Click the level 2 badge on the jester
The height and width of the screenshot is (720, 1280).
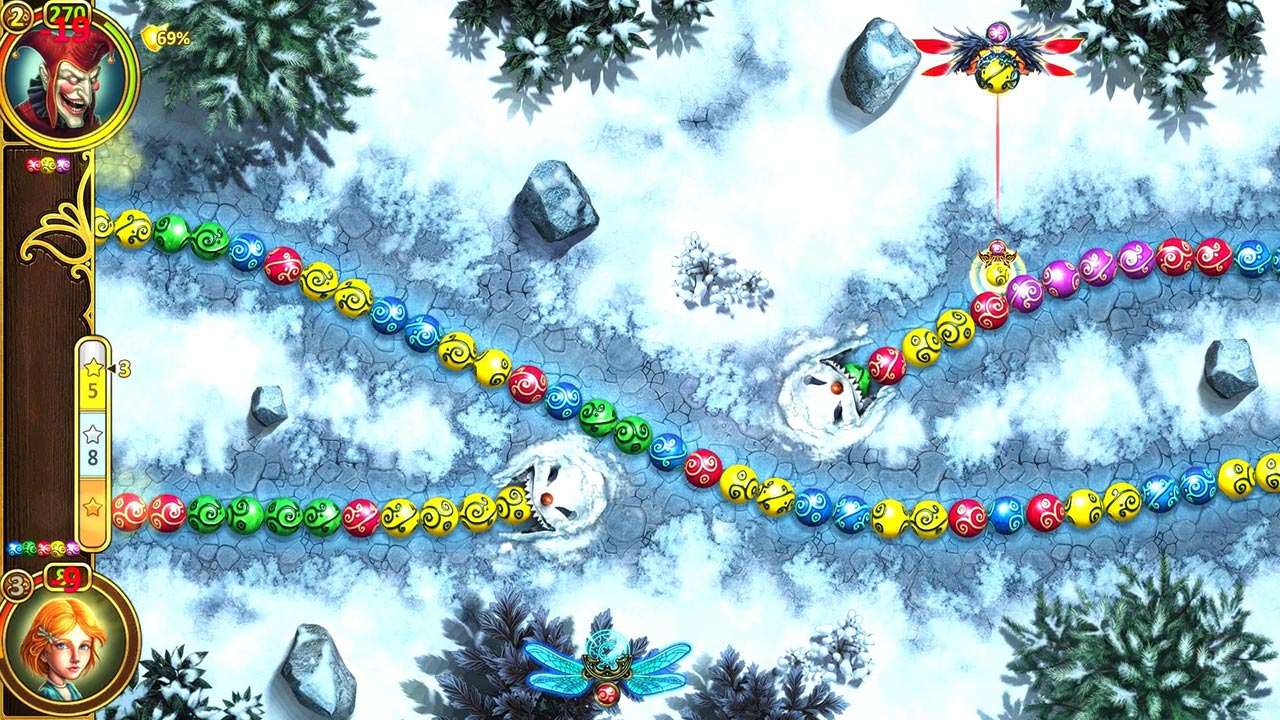(x=17, y=15)
